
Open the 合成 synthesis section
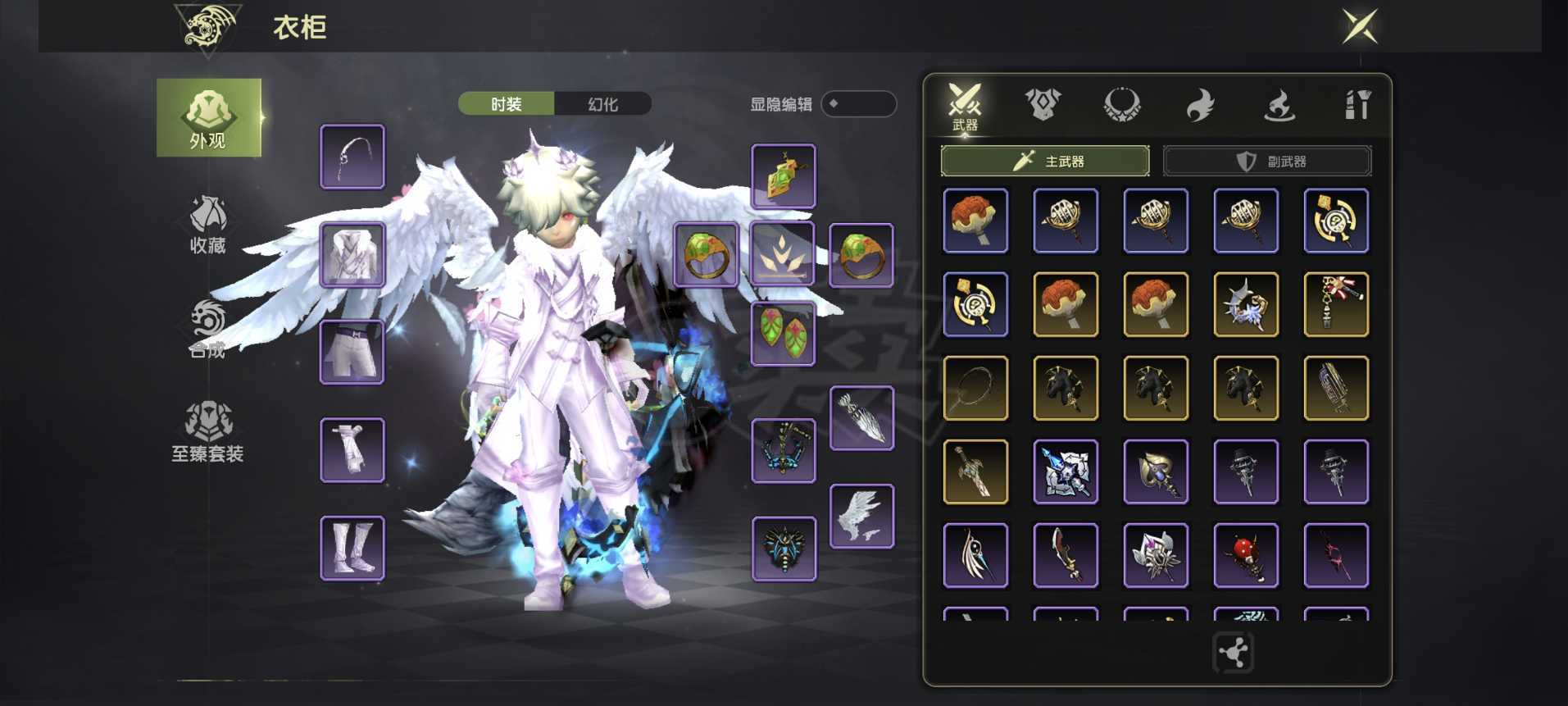[x=208, y=329]
